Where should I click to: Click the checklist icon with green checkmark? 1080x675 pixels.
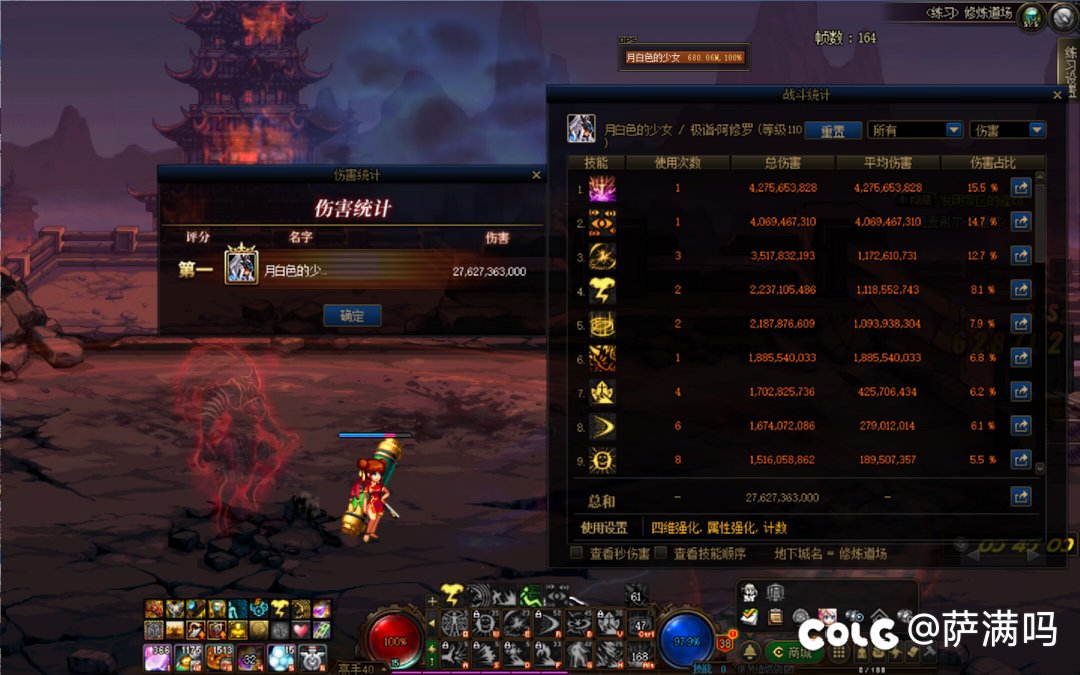[750, 616]
